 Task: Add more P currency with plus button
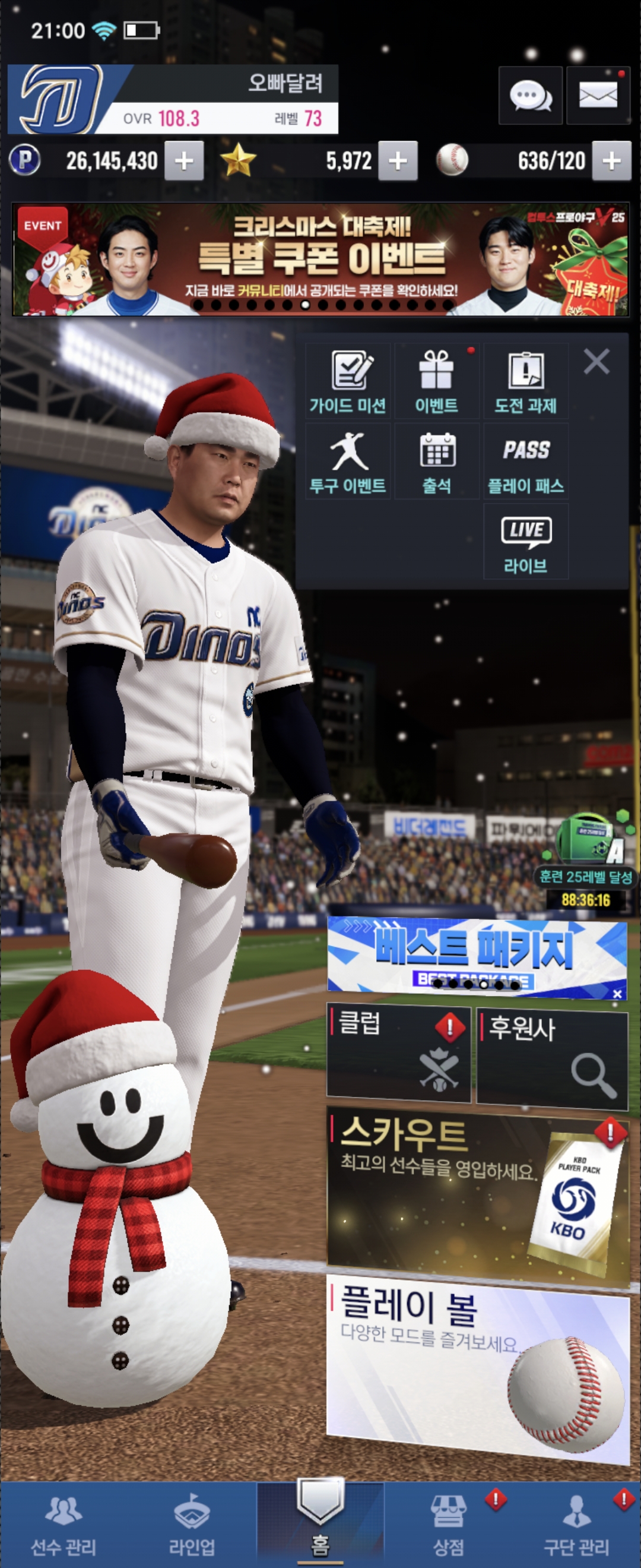click(183, 162)
